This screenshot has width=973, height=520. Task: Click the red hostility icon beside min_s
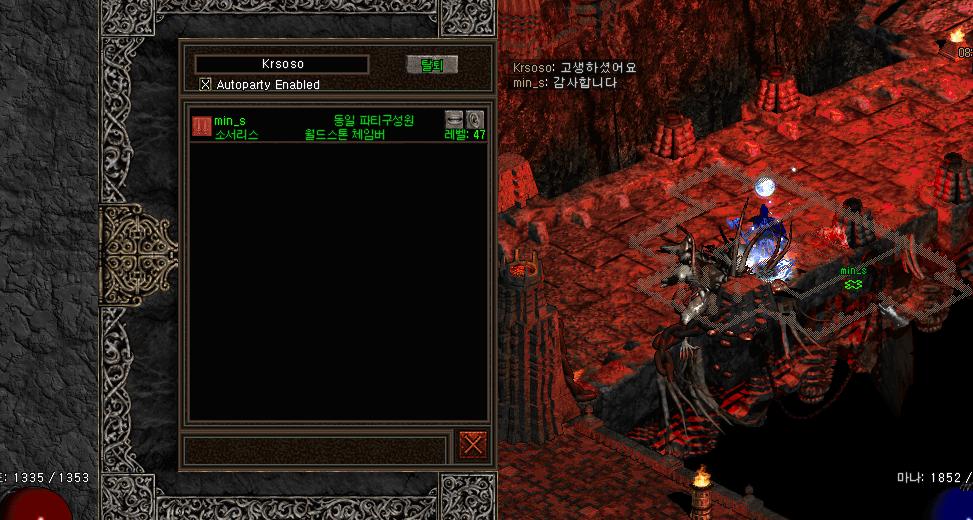[201, 126]
